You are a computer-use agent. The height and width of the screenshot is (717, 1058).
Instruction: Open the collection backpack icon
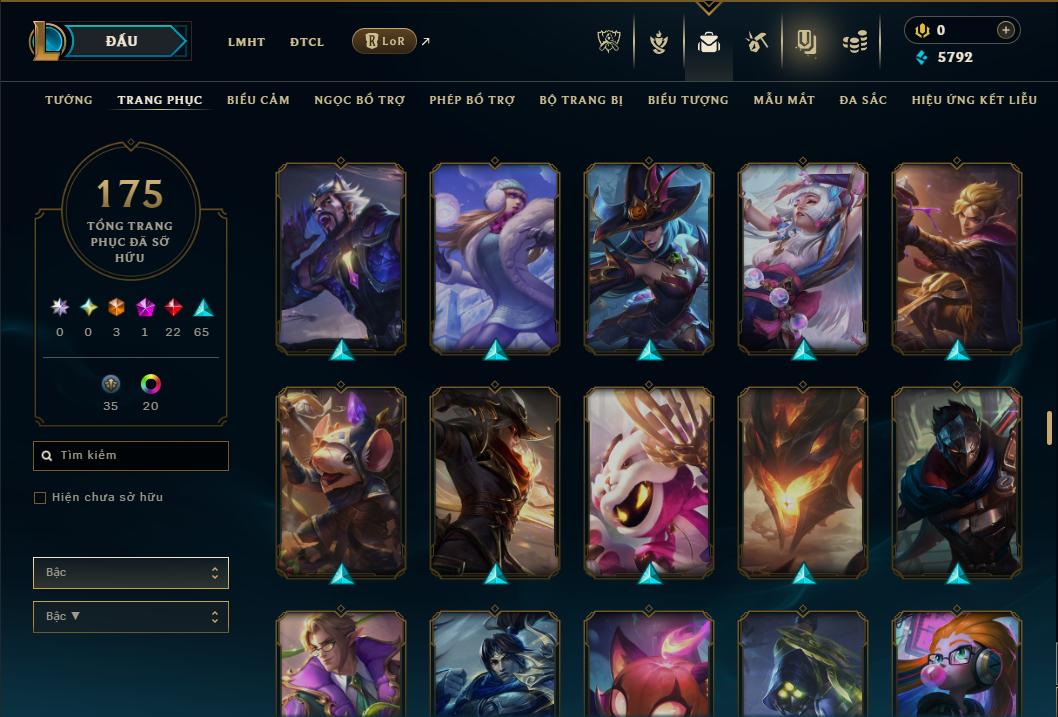click(709, 42)
